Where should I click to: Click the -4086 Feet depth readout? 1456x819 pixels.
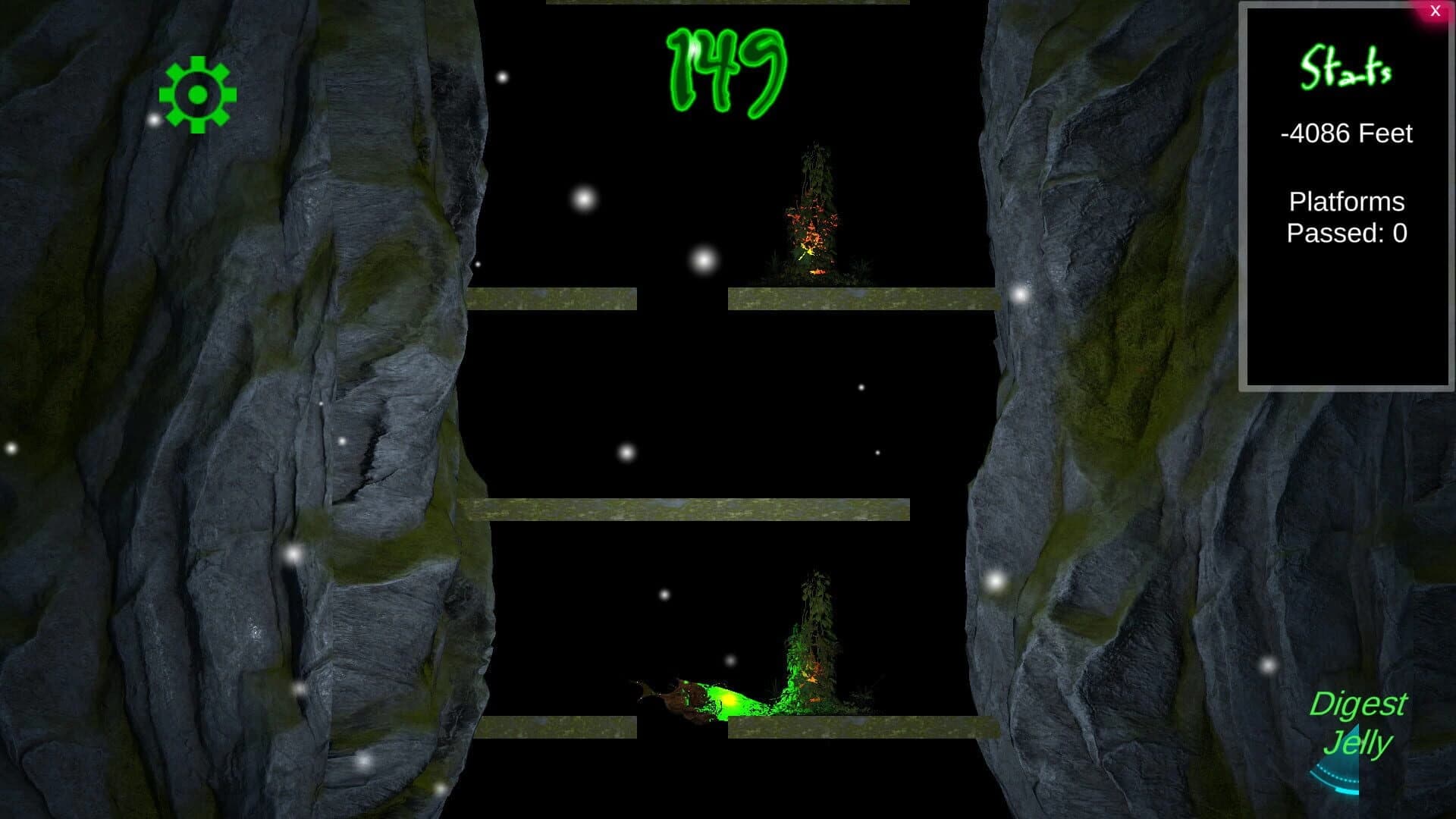coord(1345,133)
